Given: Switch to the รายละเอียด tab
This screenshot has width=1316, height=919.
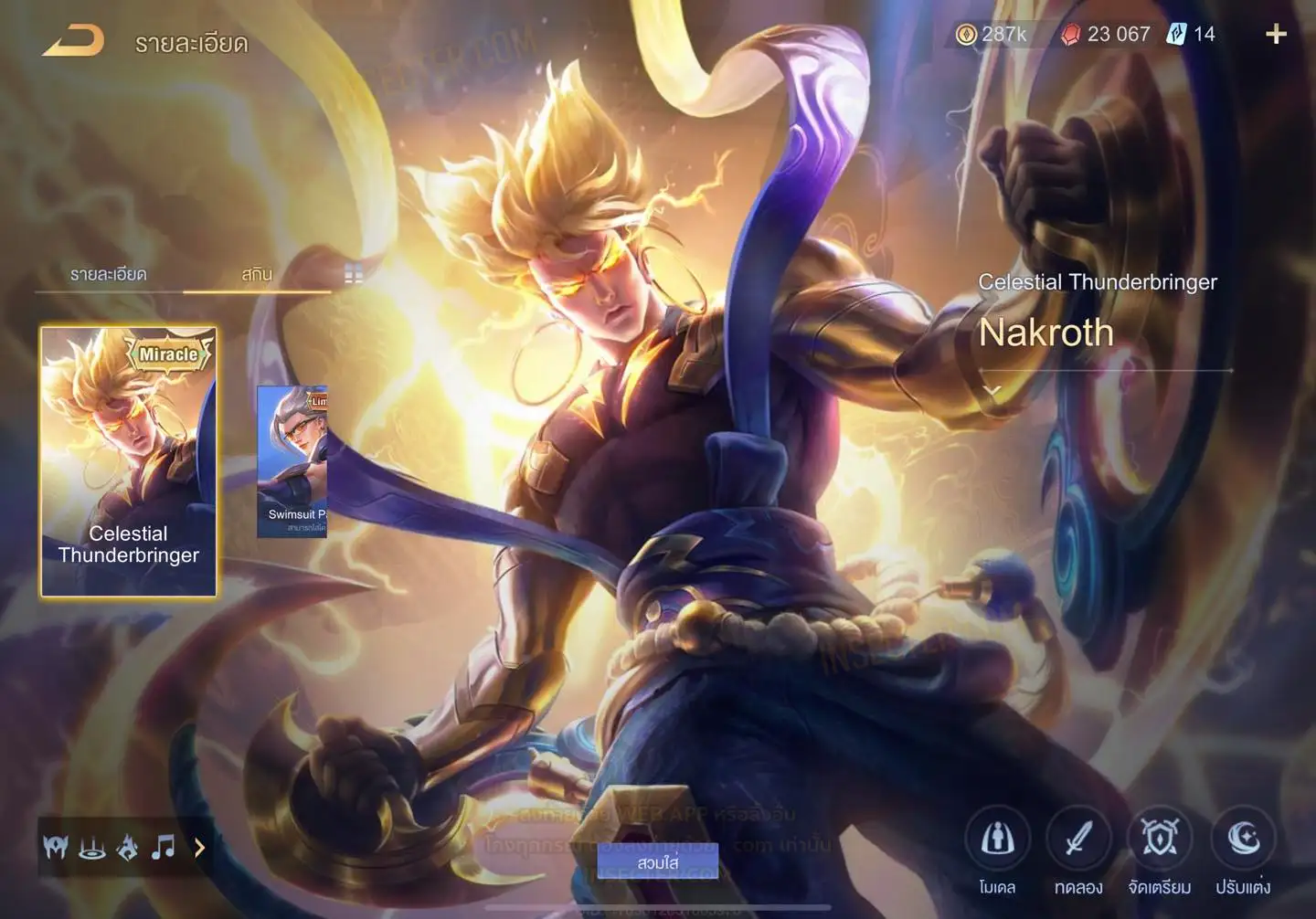Looking at the screenshot, I should click(x=108, y=274).
